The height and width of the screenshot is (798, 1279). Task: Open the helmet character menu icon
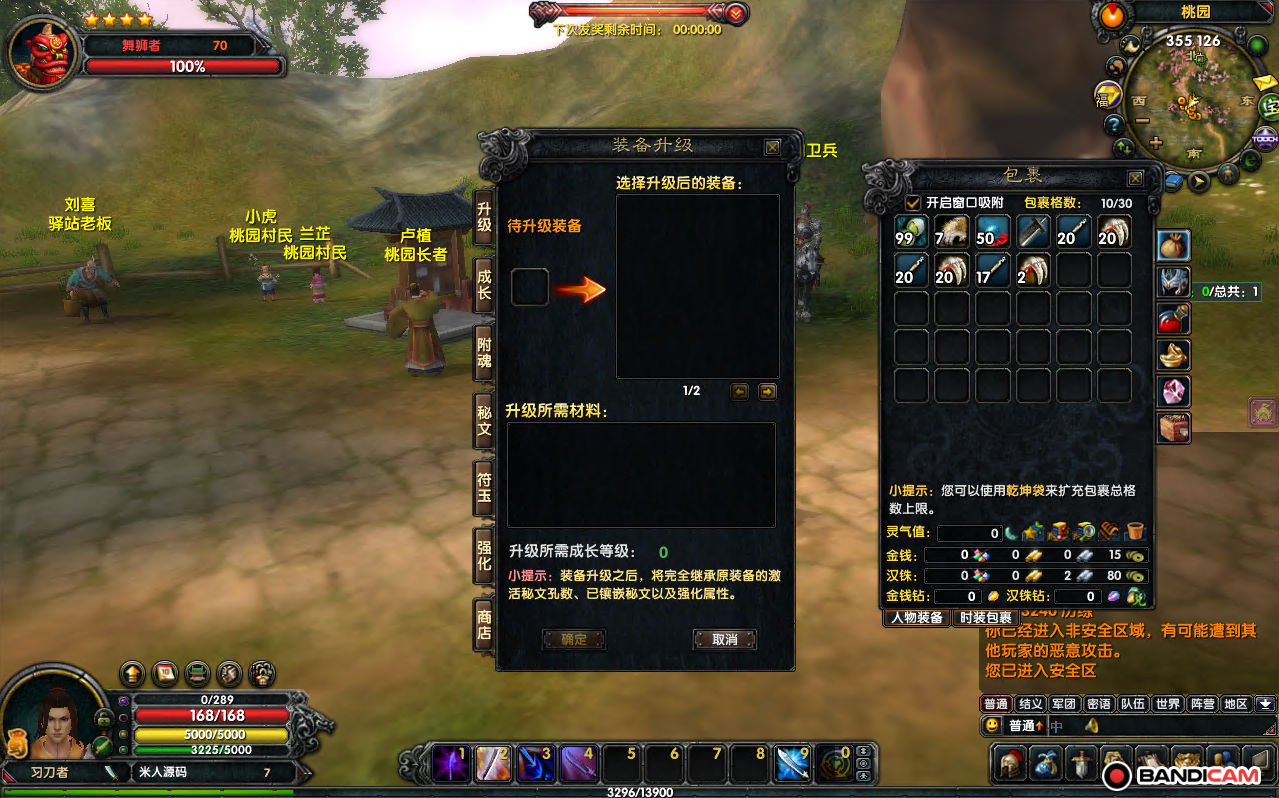coord(1010,763)
